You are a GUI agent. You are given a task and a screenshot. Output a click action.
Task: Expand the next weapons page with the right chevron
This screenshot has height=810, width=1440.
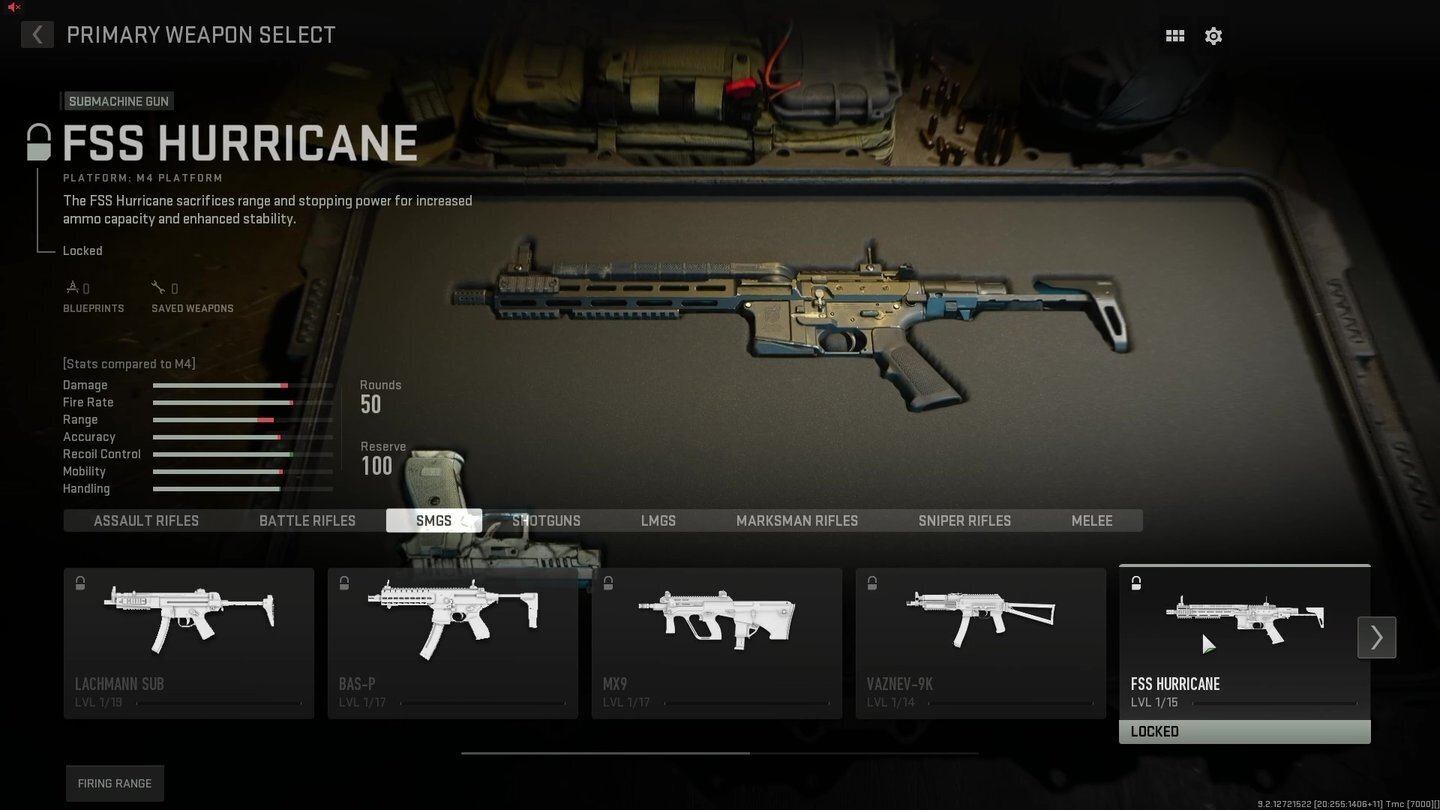(x=1377, y=637)
